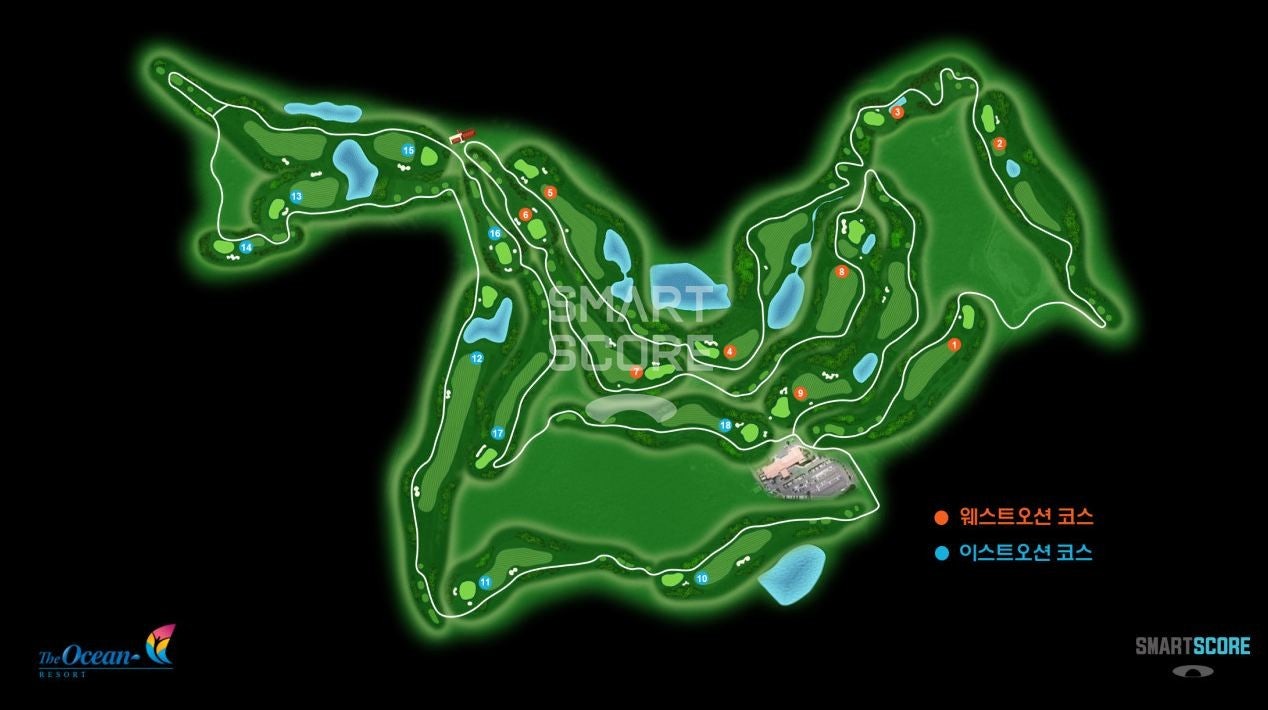Click the hole 16 marker
Viewport: 1268px width, 710px height.
494,234
